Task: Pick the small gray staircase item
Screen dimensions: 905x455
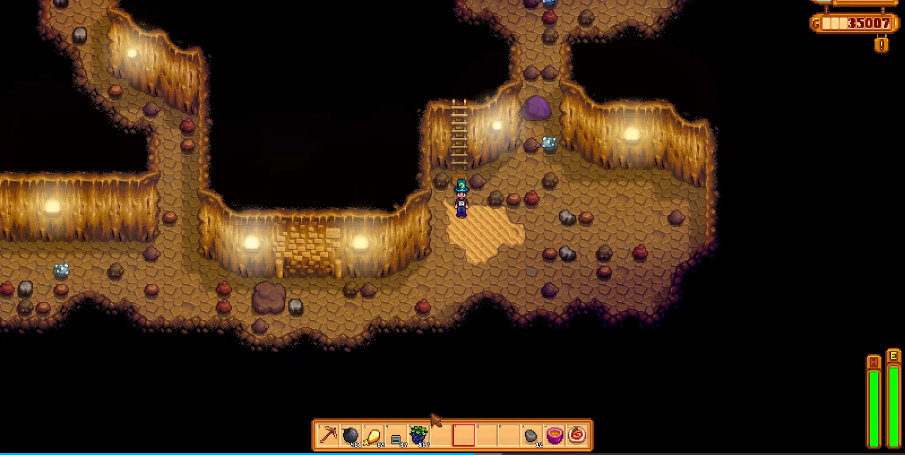Action: 396,436
